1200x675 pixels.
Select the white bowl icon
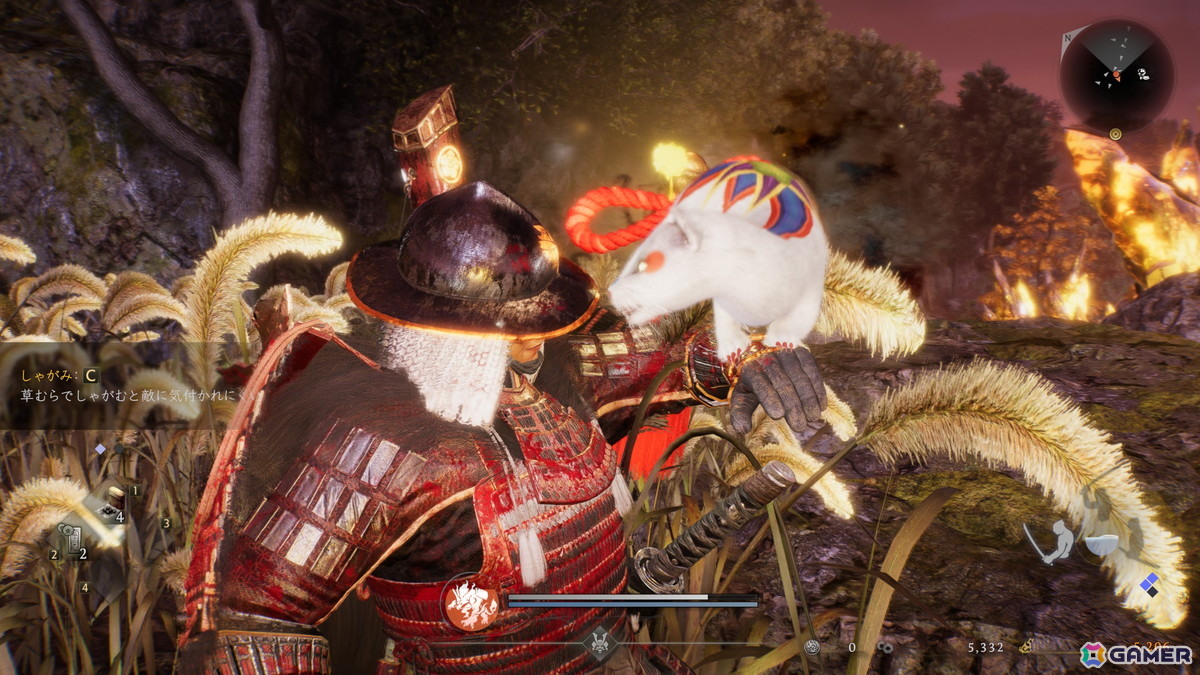pos(1101,546)
